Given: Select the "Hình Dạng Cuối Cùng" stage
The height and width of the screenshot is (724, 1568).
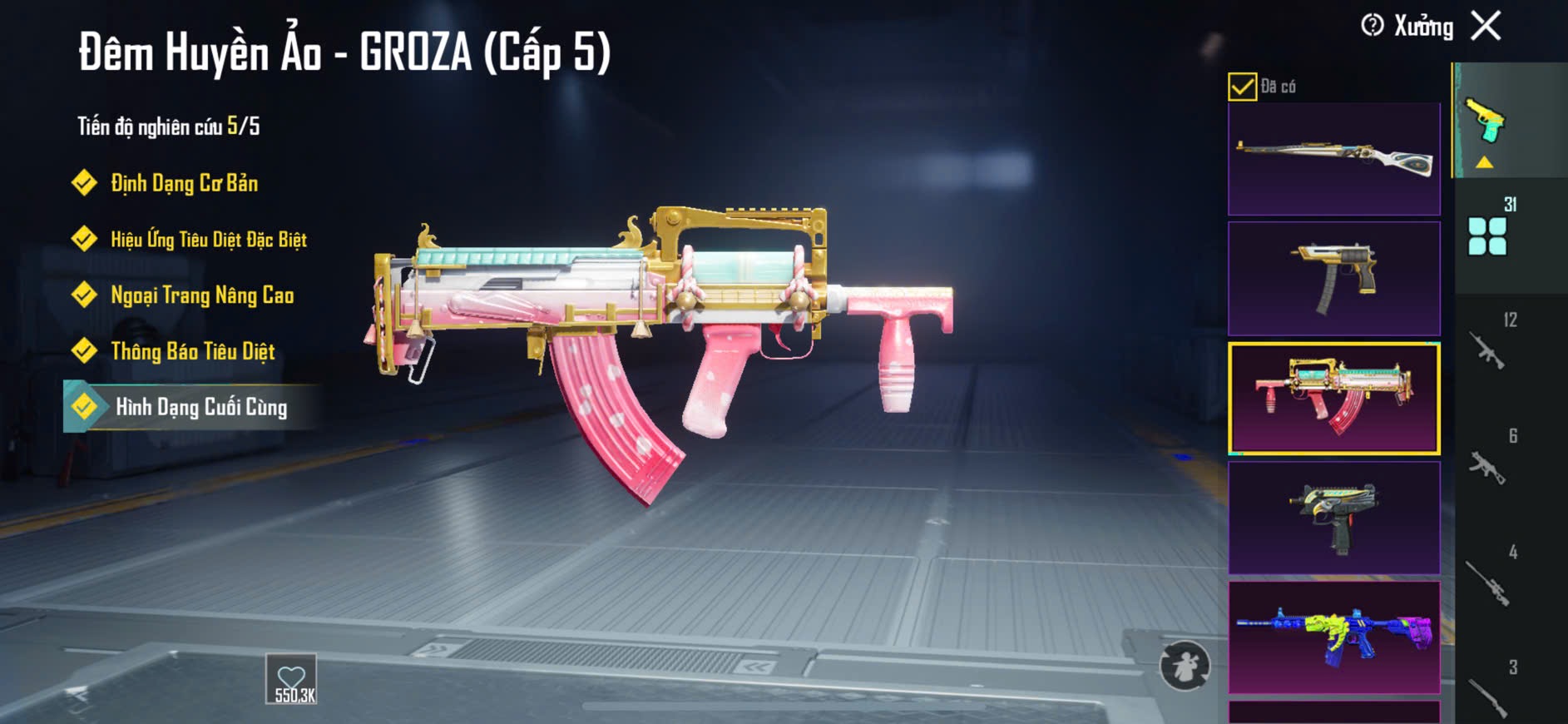Looking at the screenshot, I should click(200, 407).
